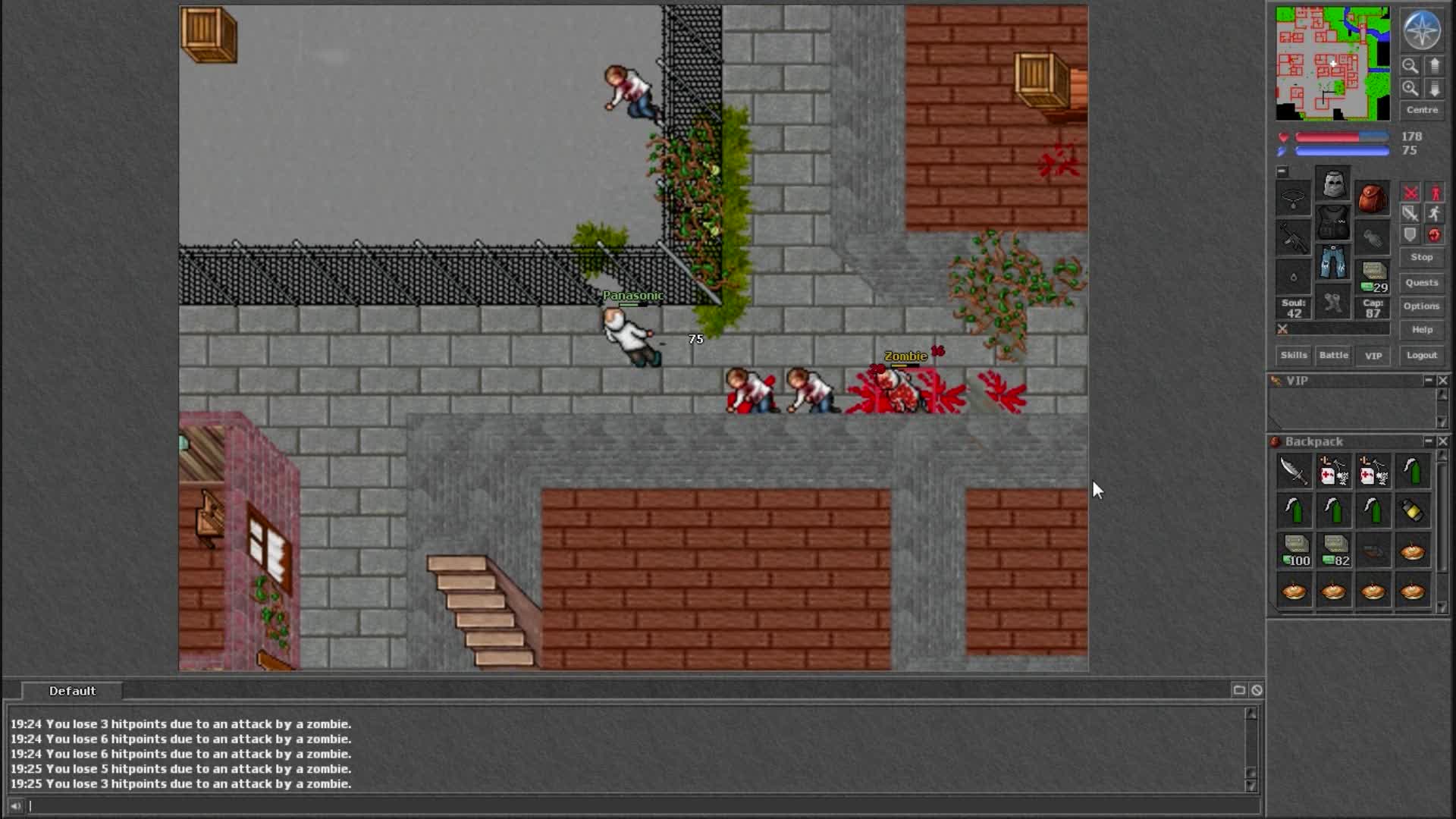Open the Options menu
This screenshot has height=819, width=1456.
click(x=1421, y=306)
